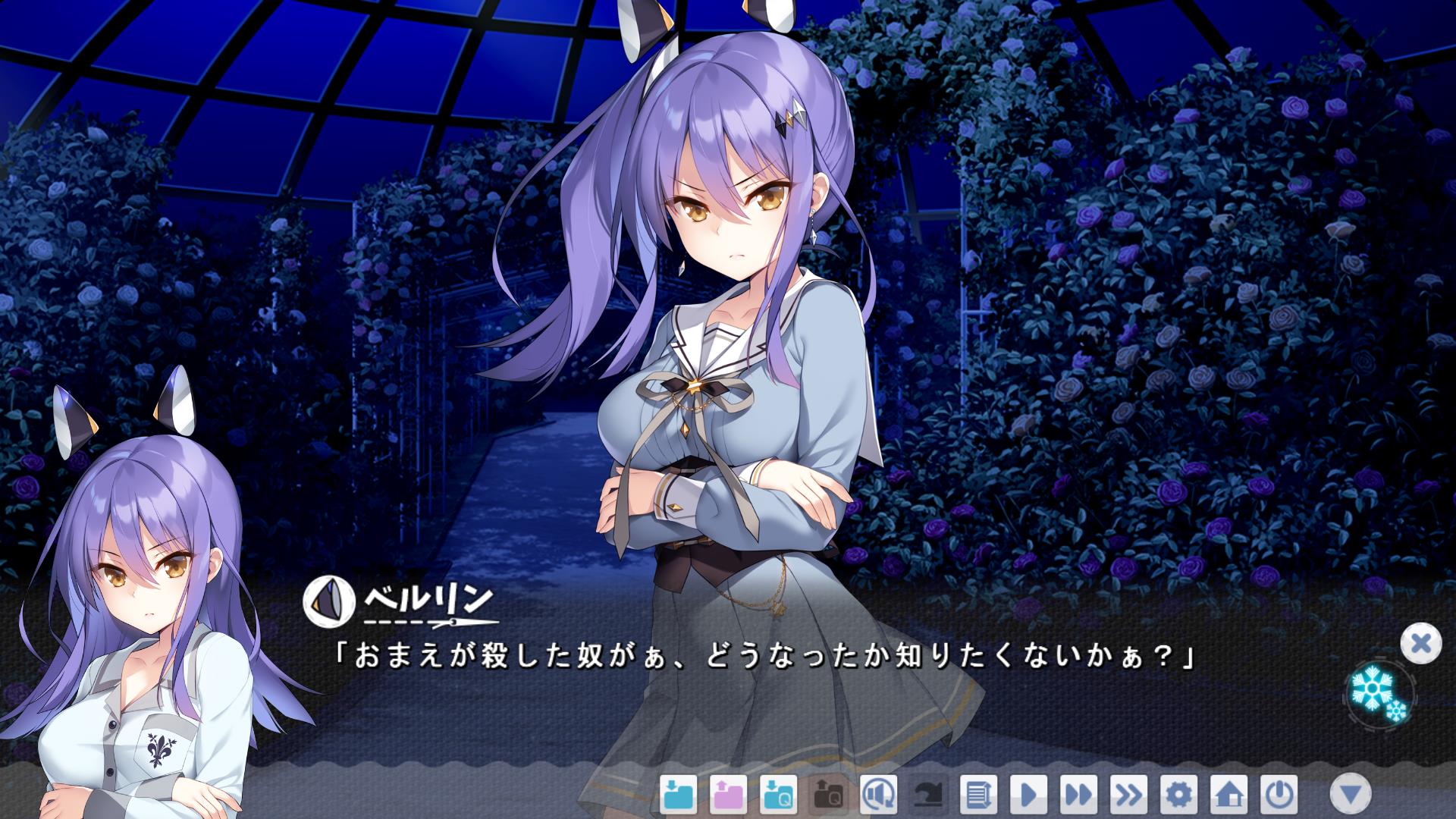Click the dark return-arrow icon

(x=928, y=795)
